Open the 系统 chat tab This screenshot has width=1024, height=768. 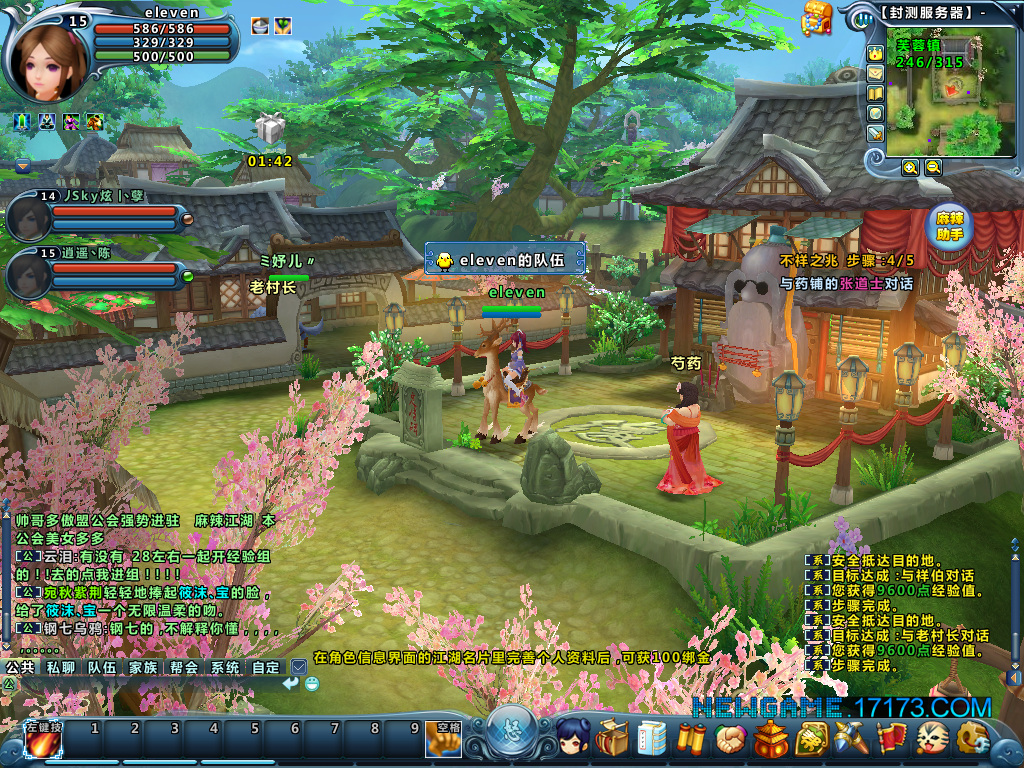[225, 667]
